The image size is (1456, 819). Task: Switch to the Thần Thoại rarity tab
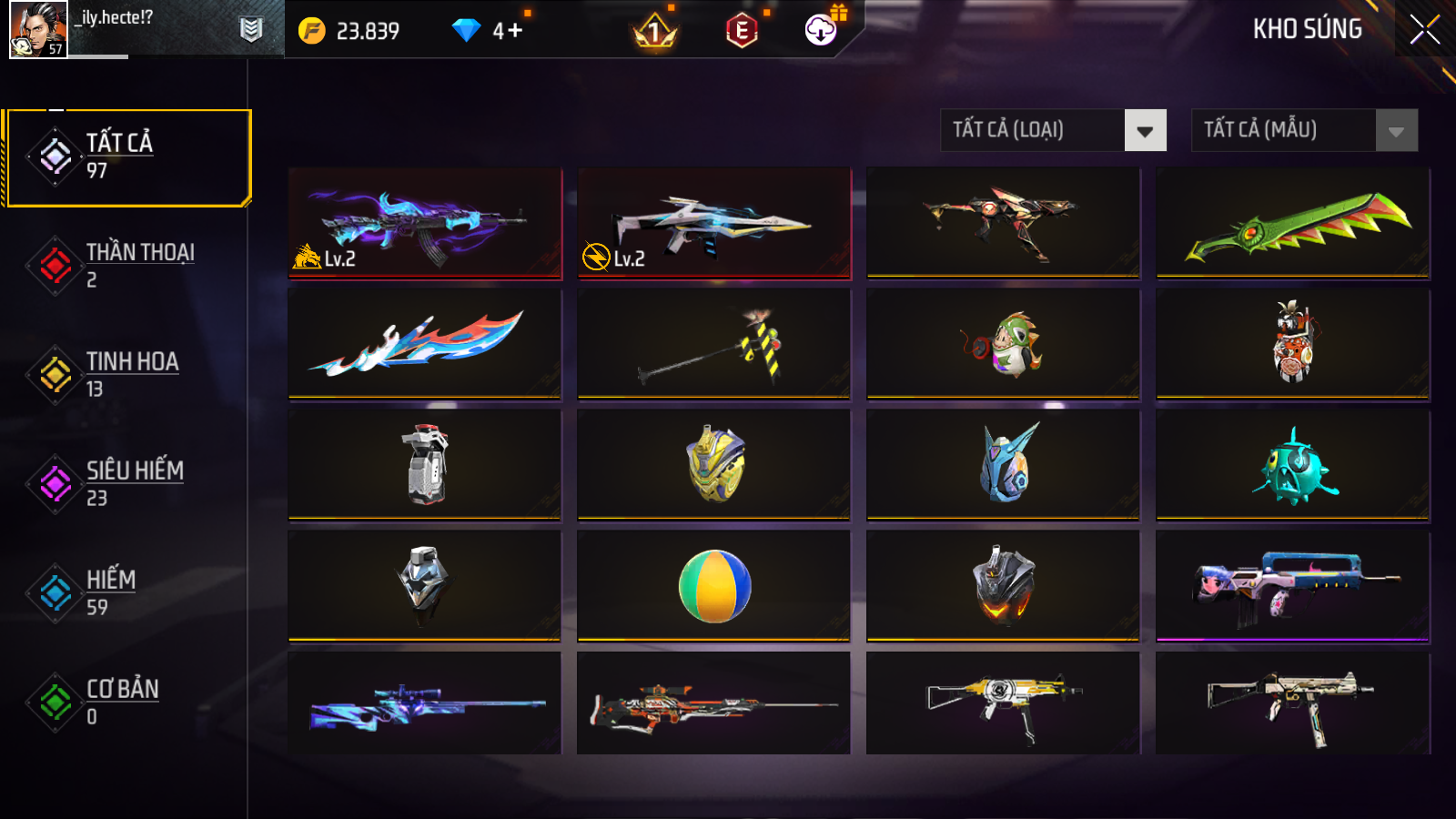[127, 266]
